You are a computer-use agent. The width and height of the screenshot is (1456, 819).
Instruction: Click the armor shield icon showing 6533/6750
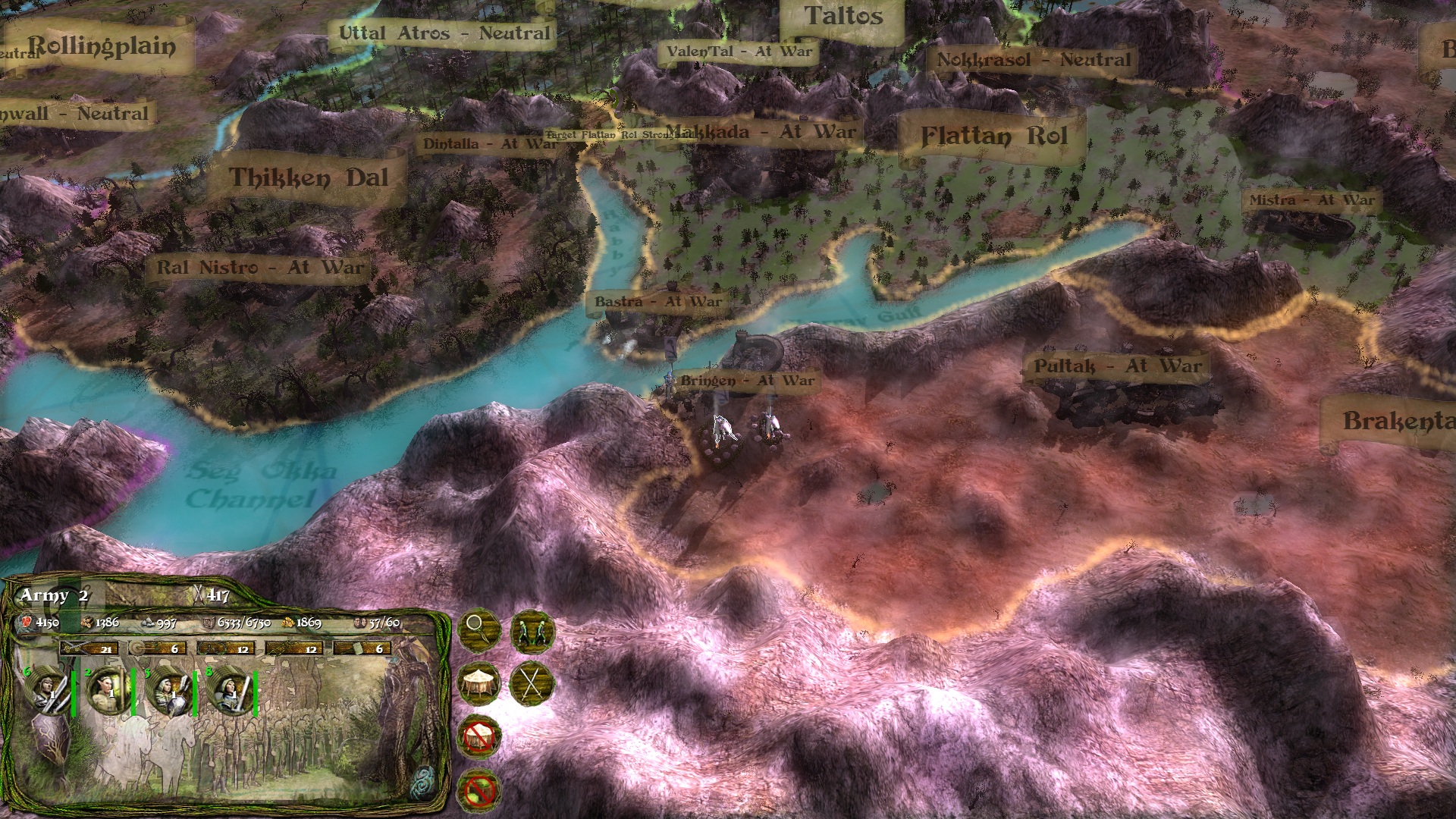tap(209, 623)
